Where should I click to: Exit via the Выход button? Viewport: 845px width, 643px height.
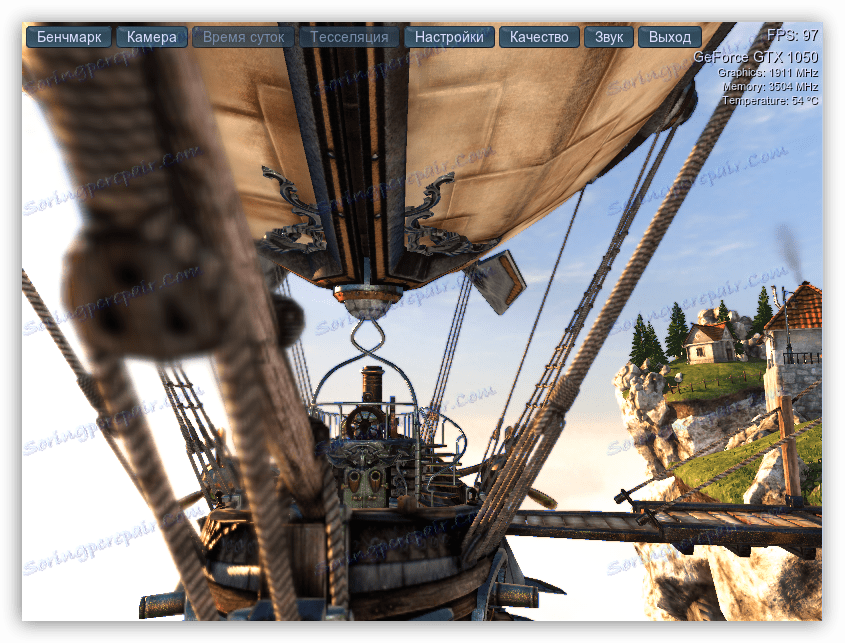tap(669, 37)
